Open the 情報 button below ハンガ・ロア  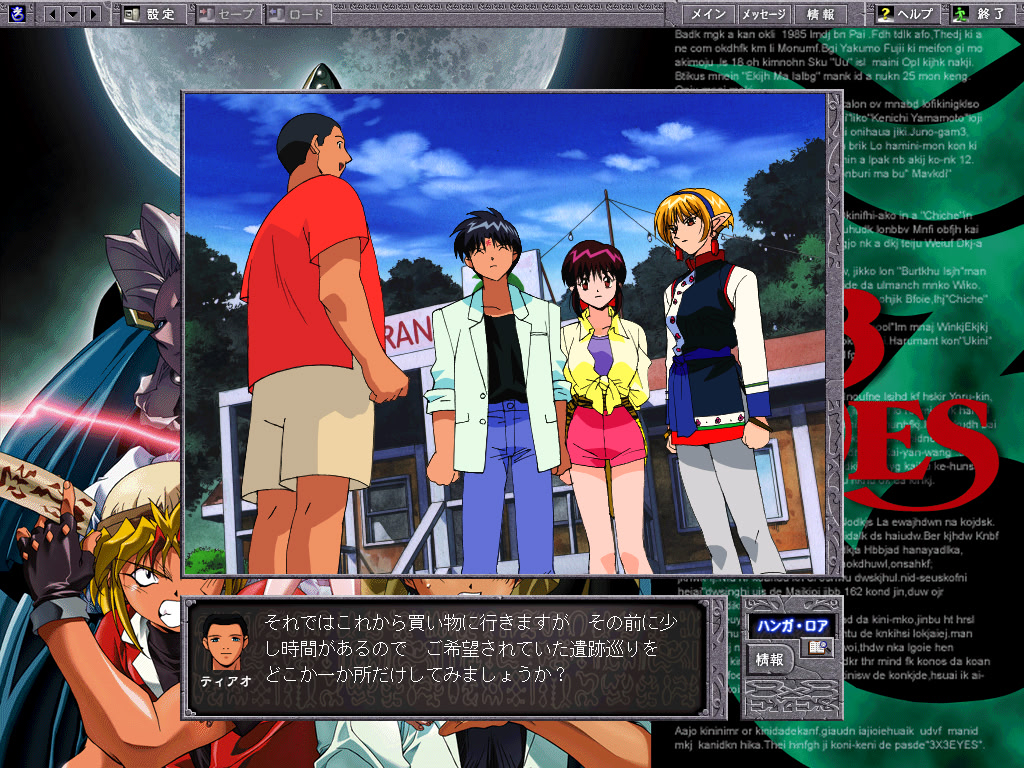coord(770,659)
